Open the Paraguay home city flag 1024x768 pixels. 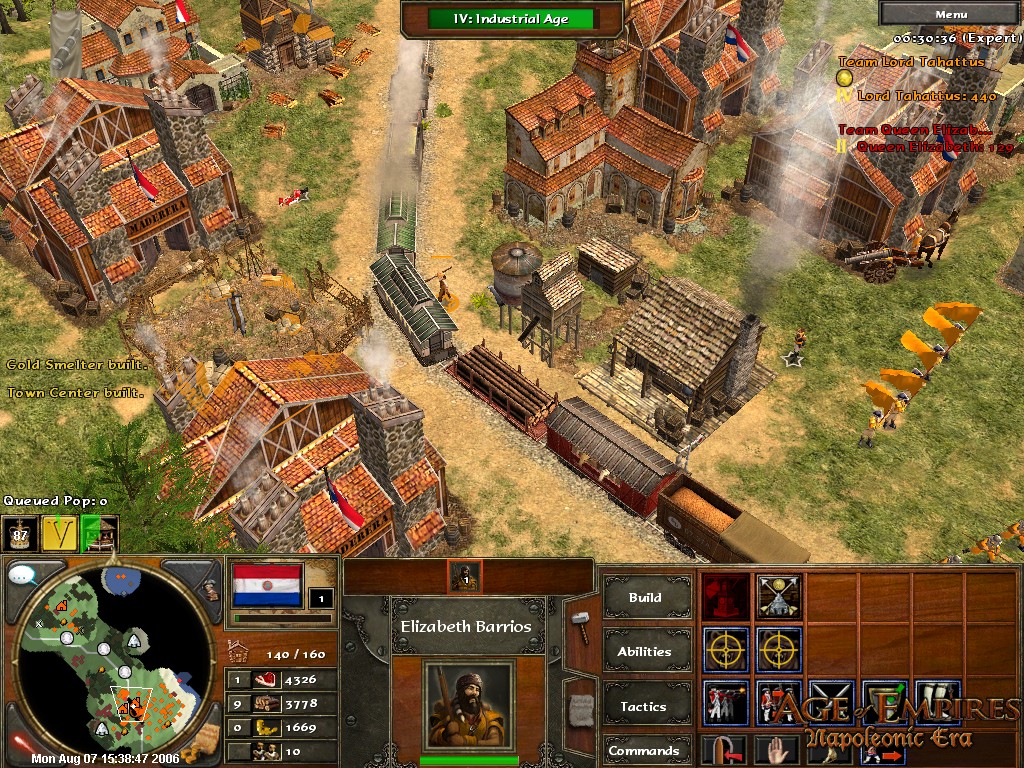[x=266, y=585]
